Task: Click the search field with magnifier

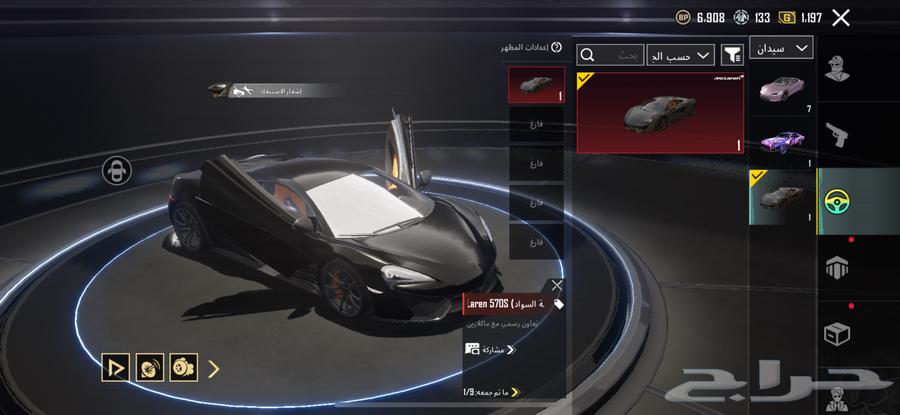Action: (x=610, y=55)
